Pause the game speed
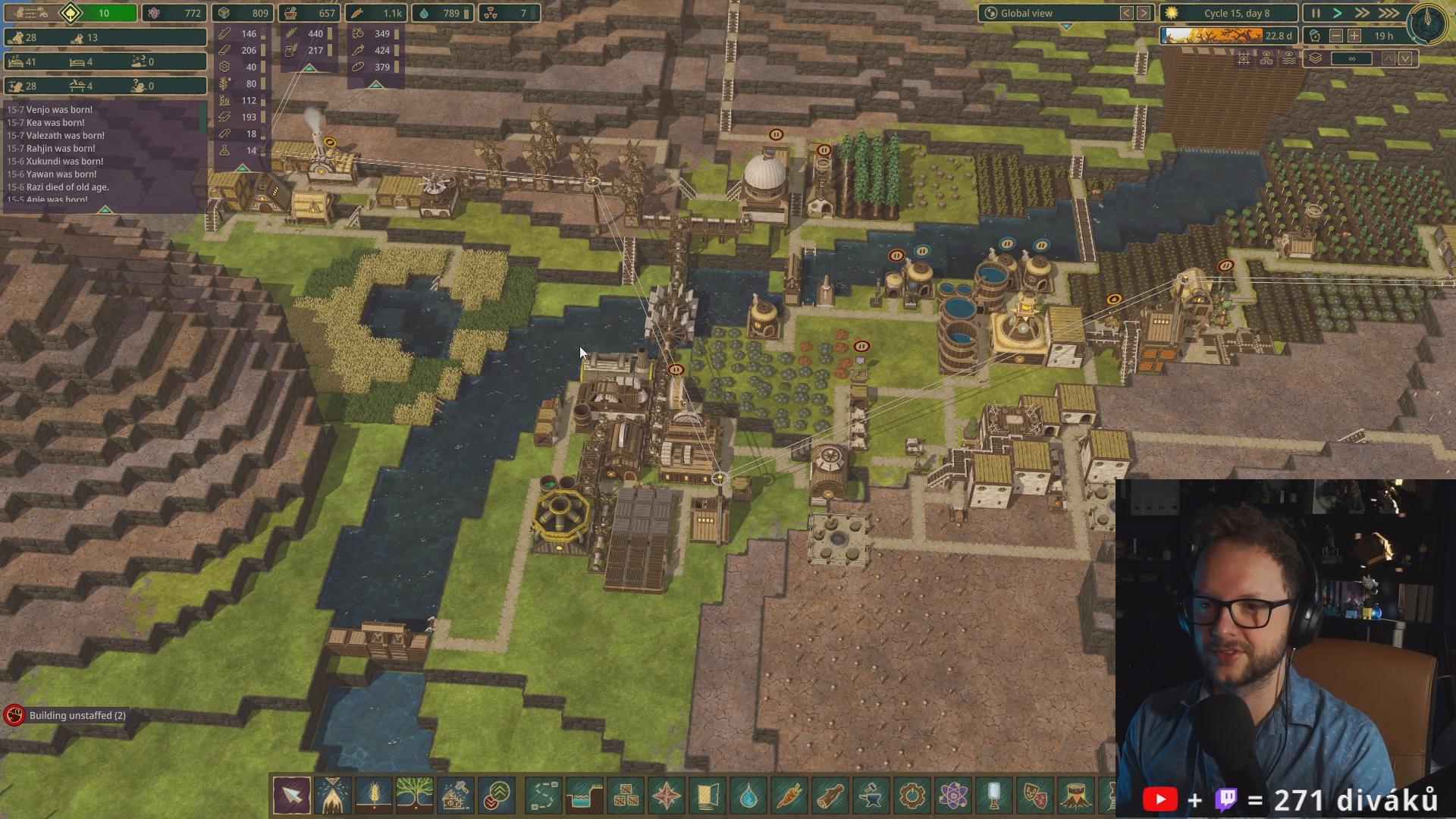 [x=1316, y=13]
